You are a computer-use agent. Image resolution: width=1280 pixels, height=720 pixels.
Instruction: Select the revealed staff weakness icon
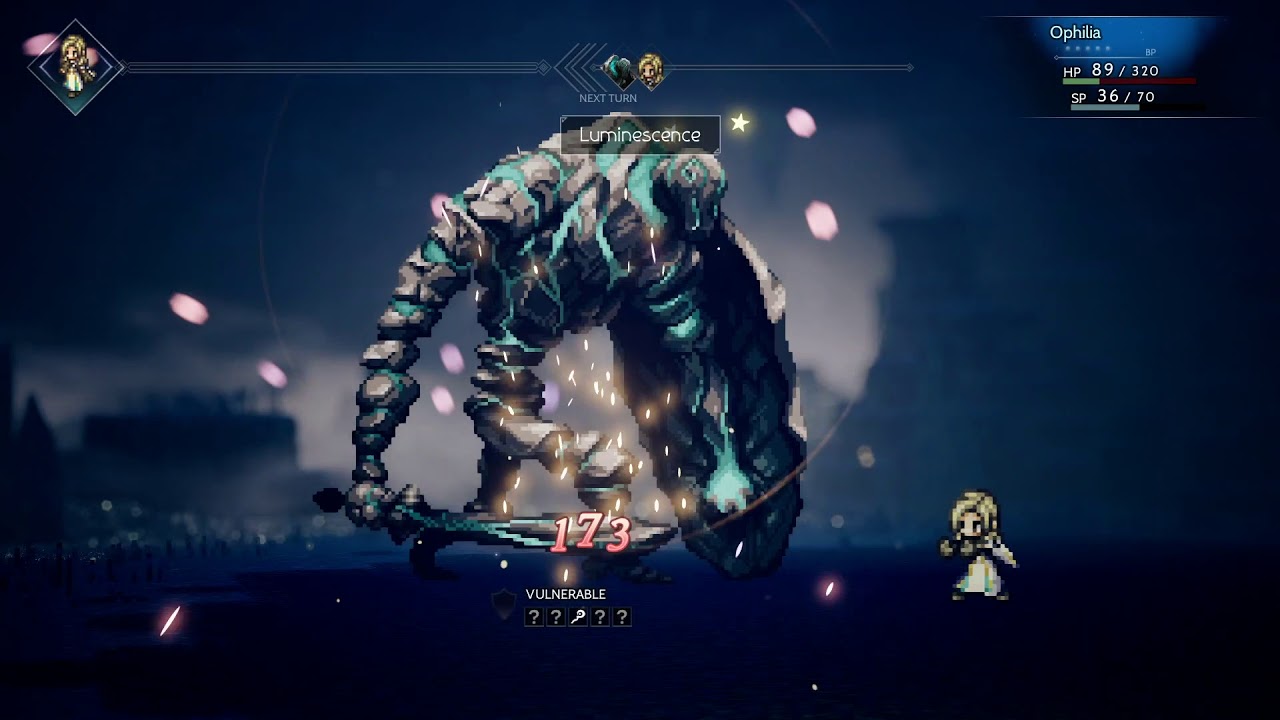point(578,616)
